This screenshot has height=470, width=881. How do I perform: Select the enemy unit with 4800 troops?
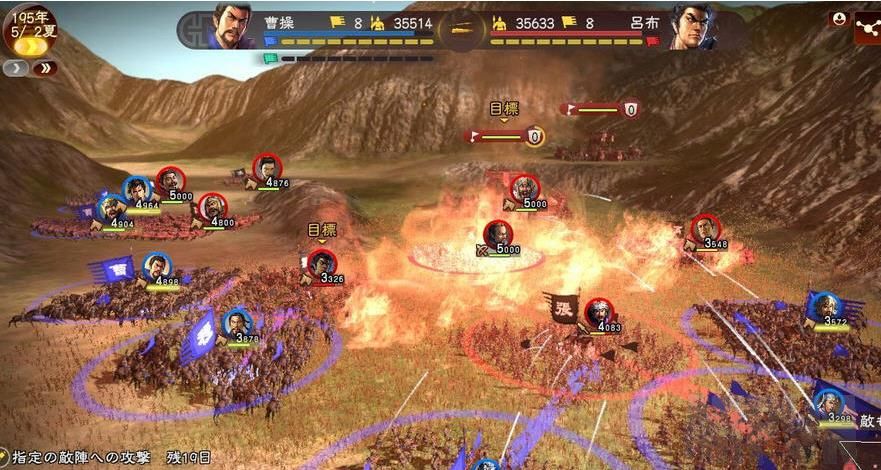pos(212,208)
